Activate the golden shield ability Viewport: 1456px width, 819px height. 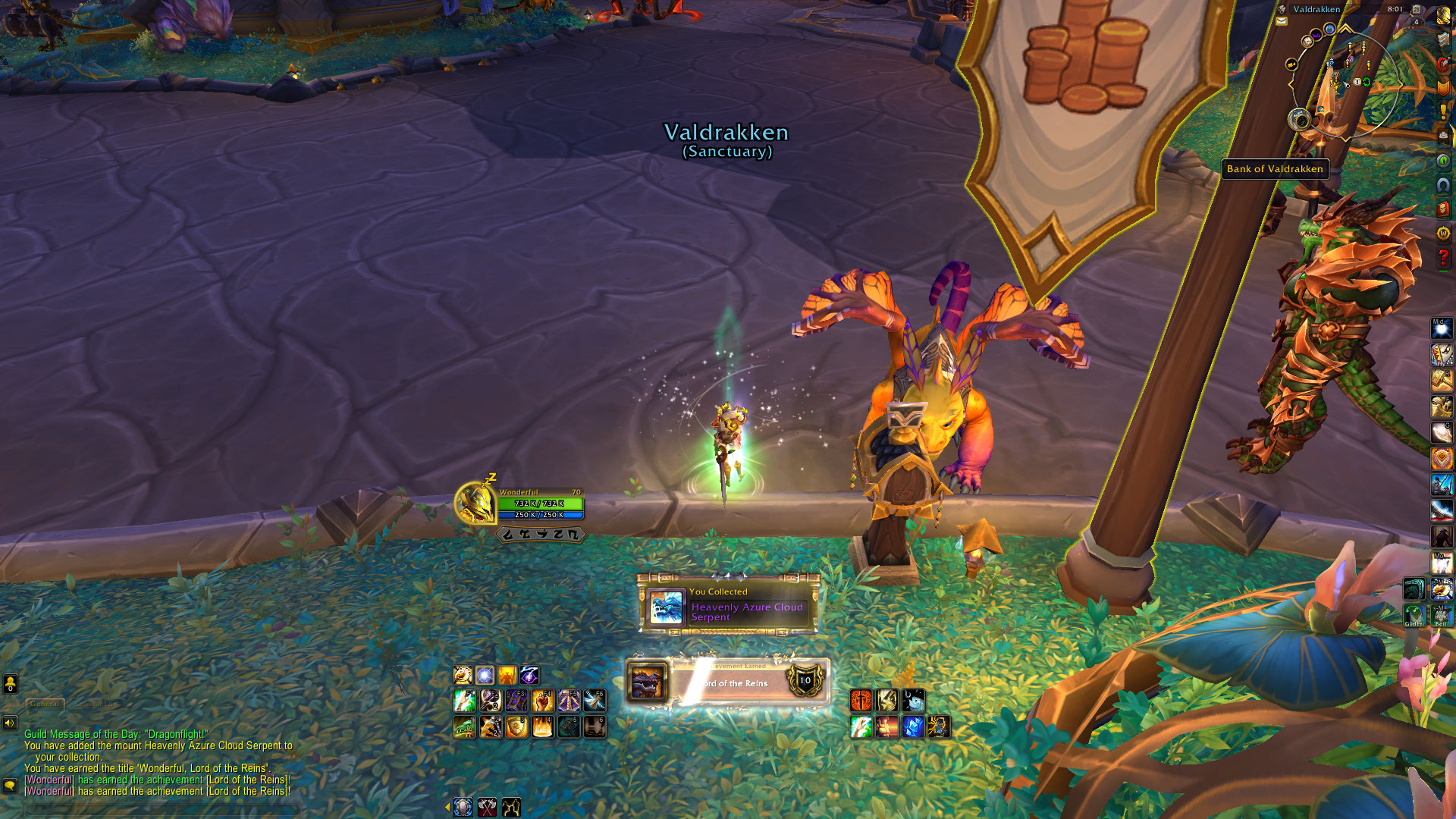pos(516,727)
